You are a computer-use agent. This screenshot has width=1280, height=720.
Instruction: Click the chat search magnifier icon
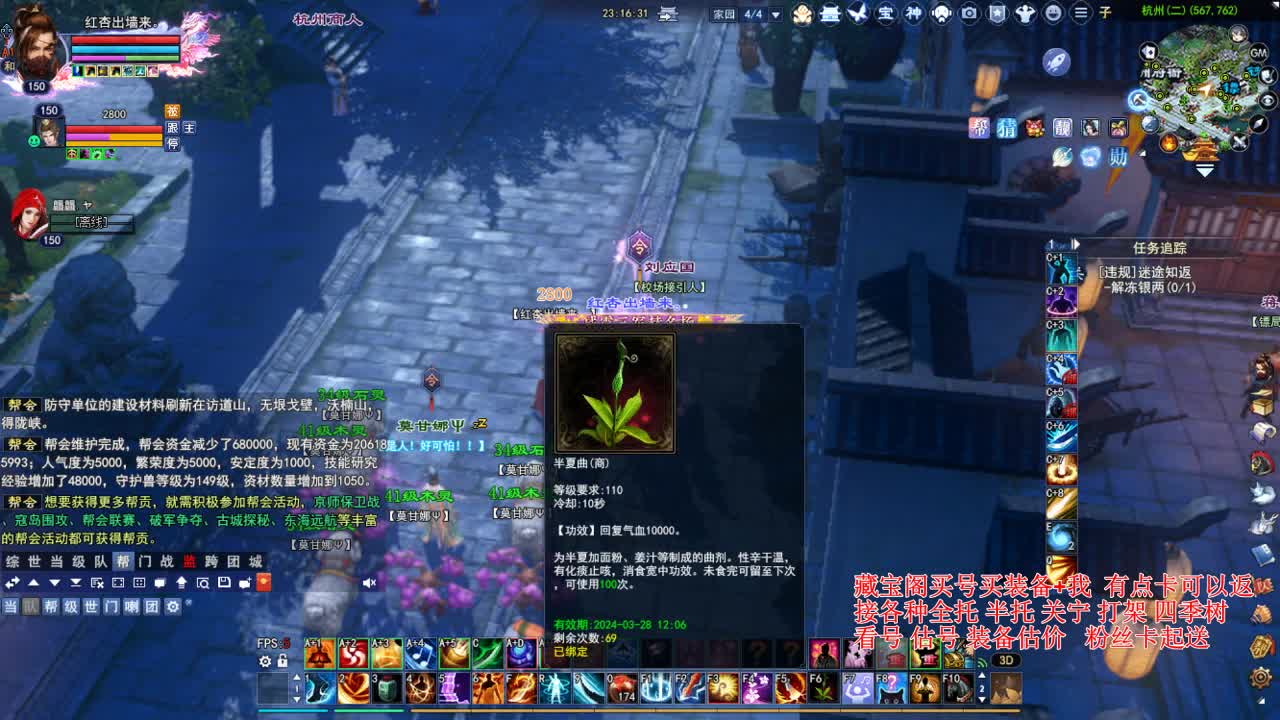(204, 583)
